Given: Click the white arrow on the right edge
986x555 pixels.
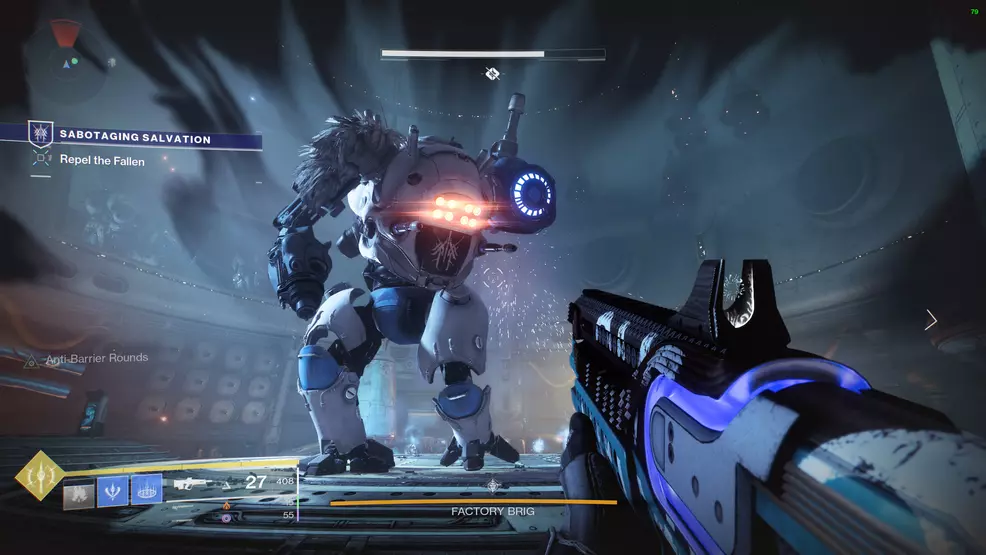Looking at the screenshot, I should pos(931,320).
